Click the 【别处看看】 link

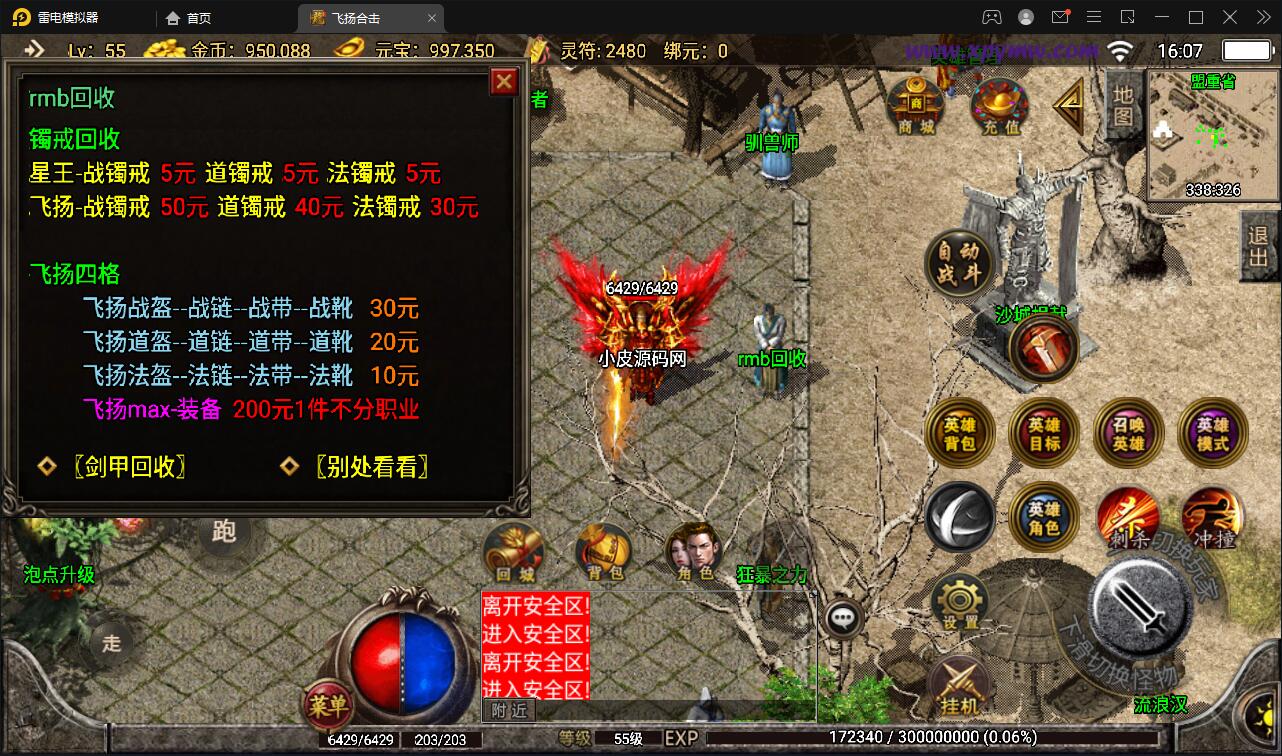click(x=372, y=466)
